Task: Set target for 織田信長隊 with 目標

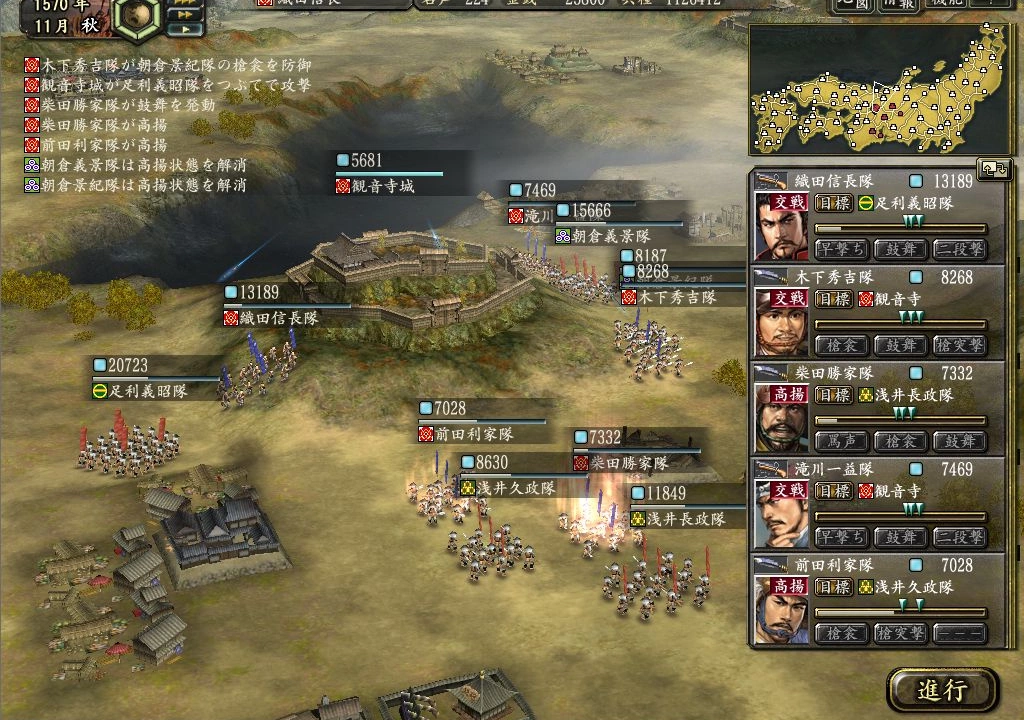Action: (832, 203)
